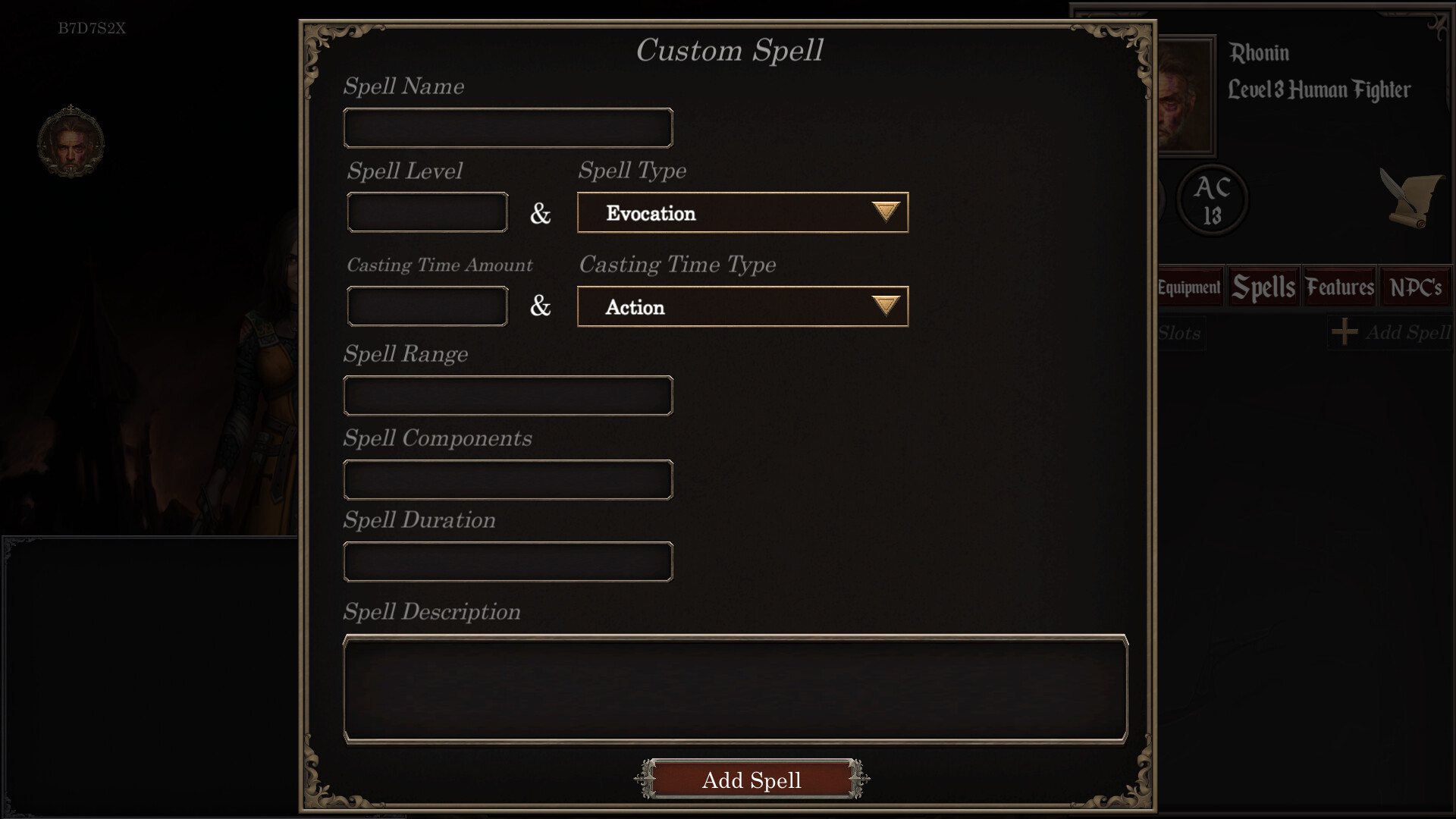Viewport: 1456px width, 819px height.
Task: Select the NPC's tab
Action: pyautogui.click(x=1415, y=287)
